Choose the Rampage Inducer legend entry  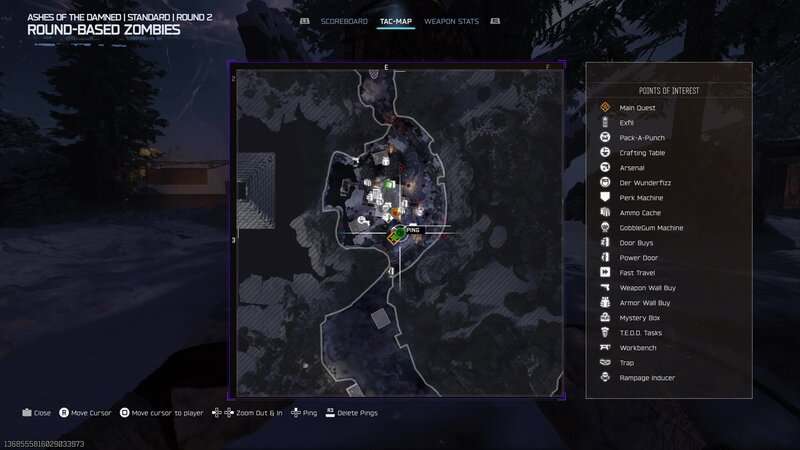(647, 378)
